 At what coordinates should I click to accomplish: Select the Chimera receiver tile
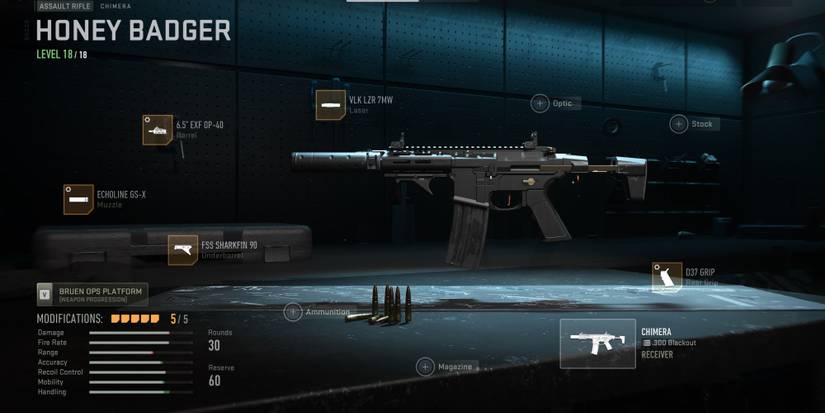click(597, 344)
